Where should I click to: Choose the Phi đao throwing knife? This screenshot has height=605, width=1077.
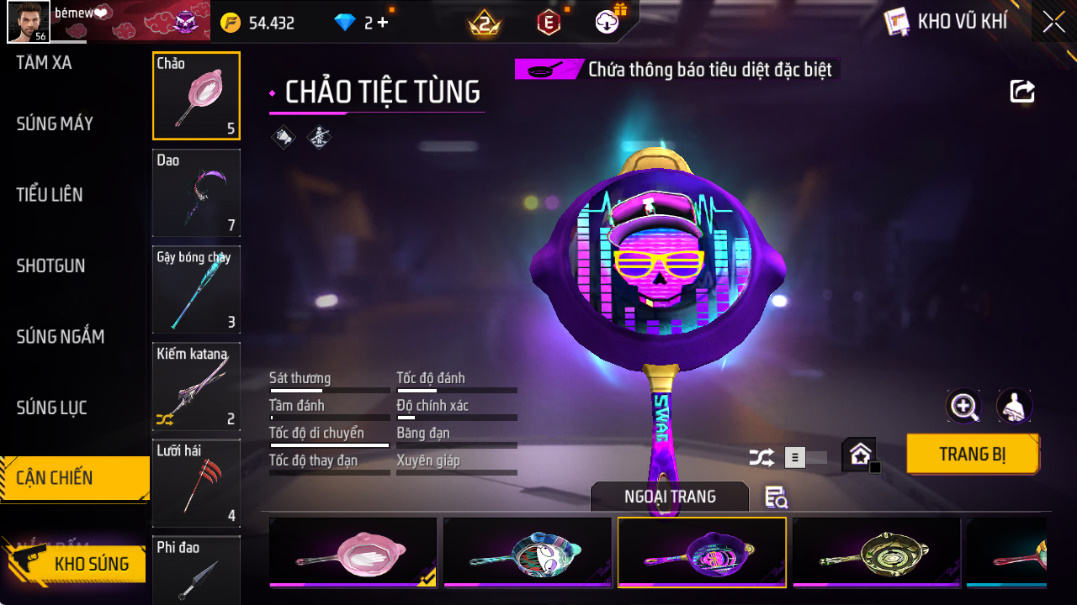(196, 570)
